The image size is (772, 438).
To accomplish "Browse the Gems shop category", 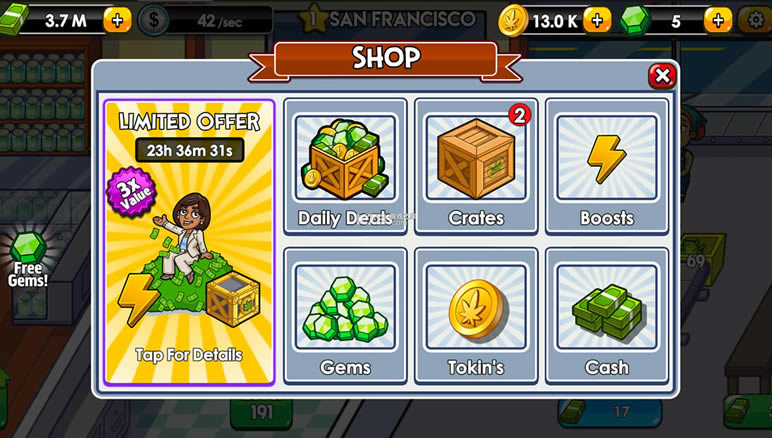I will (345, 315).
